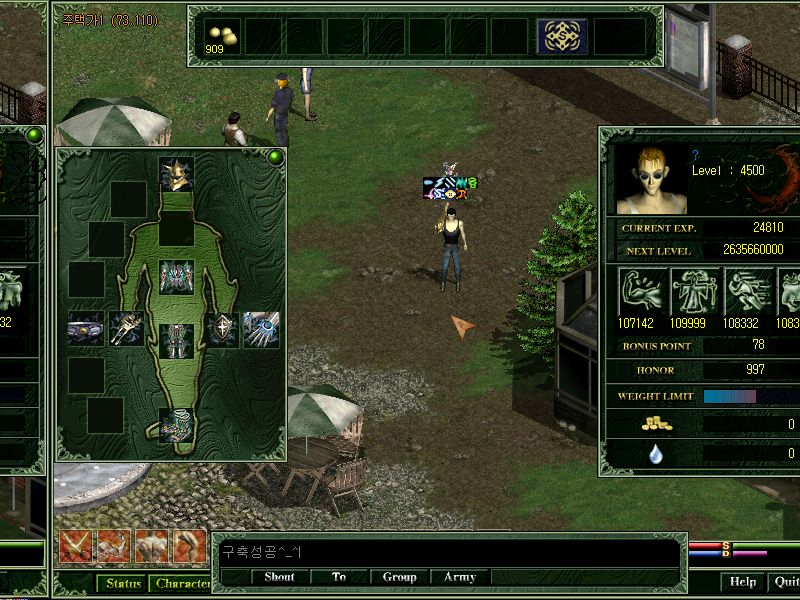
Task: Raise the strength stat with flexing arm
Action: pos(642,290)
